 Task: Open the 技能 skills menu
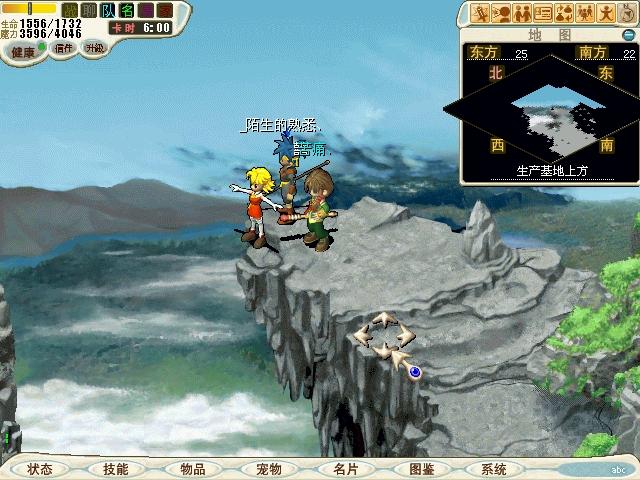tap(115, 469)
